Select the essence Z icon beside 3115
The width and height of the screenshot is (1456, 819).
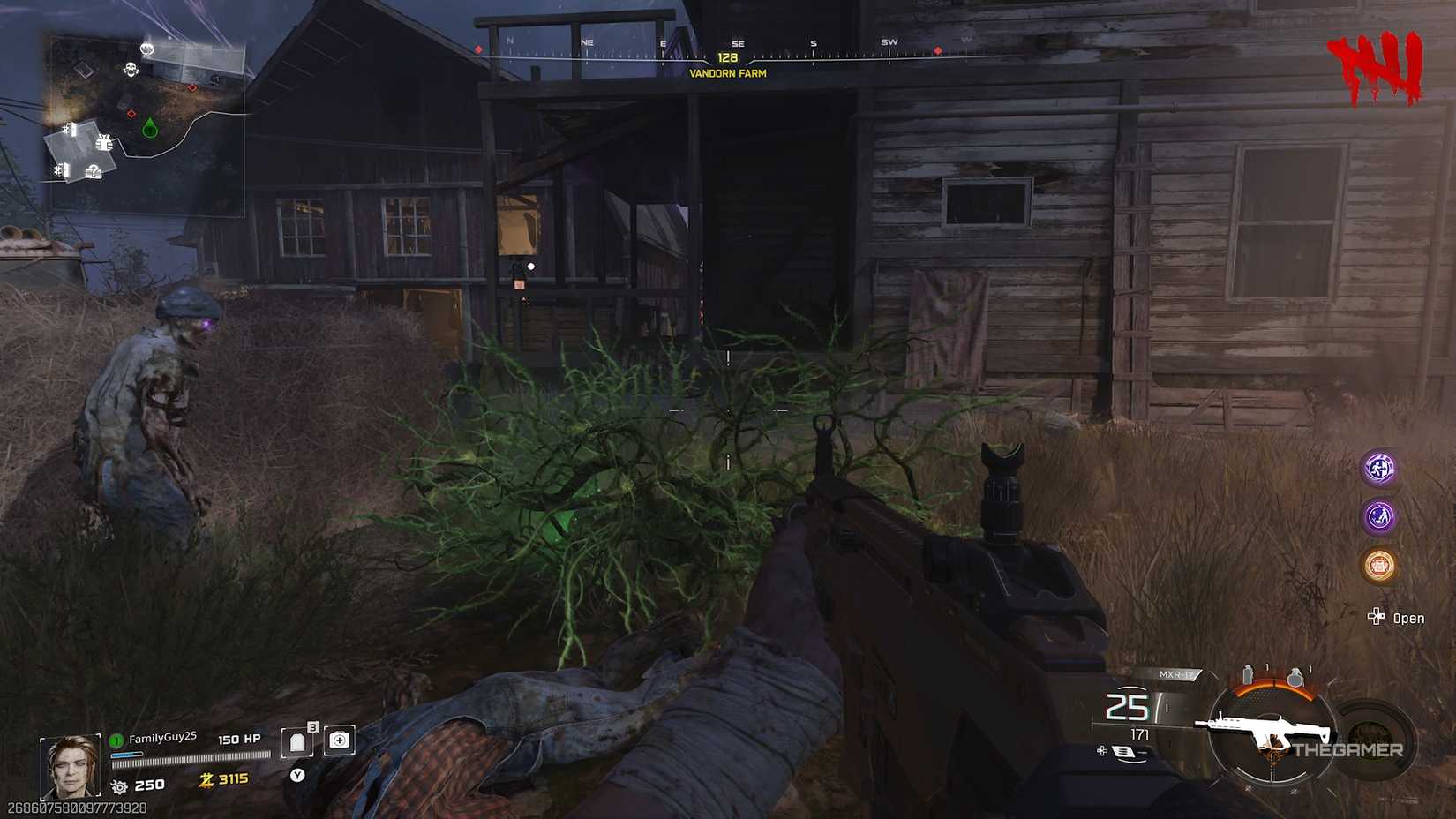[x=206, y=780]
